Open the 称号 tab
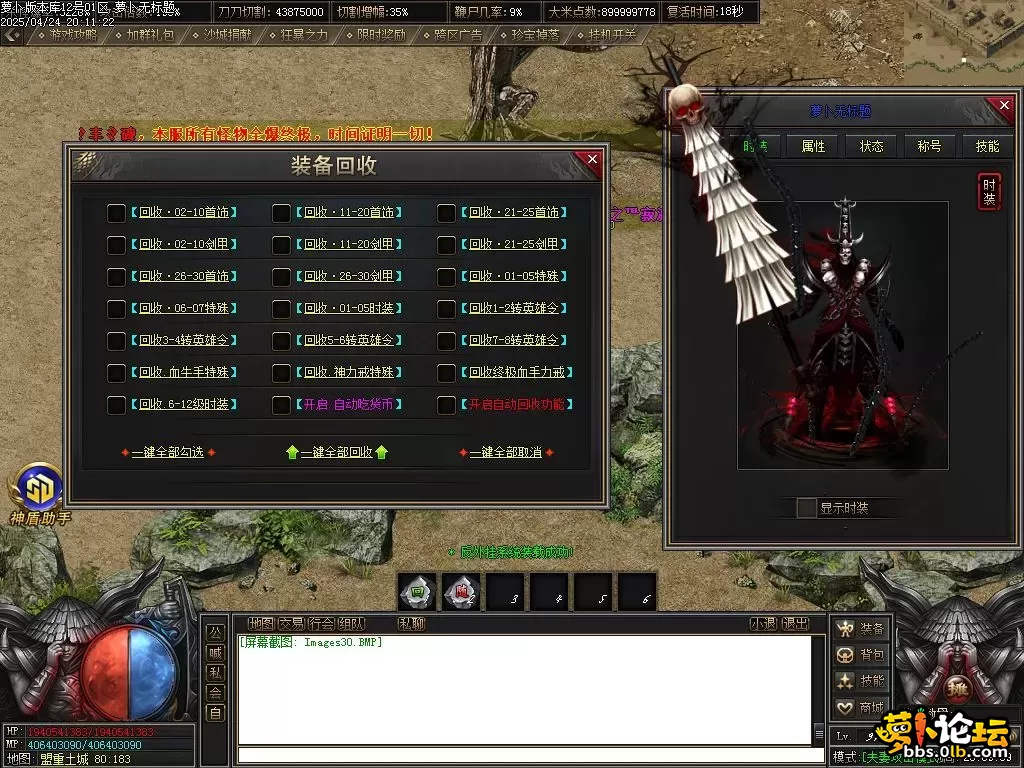 (x=929, y=146)
